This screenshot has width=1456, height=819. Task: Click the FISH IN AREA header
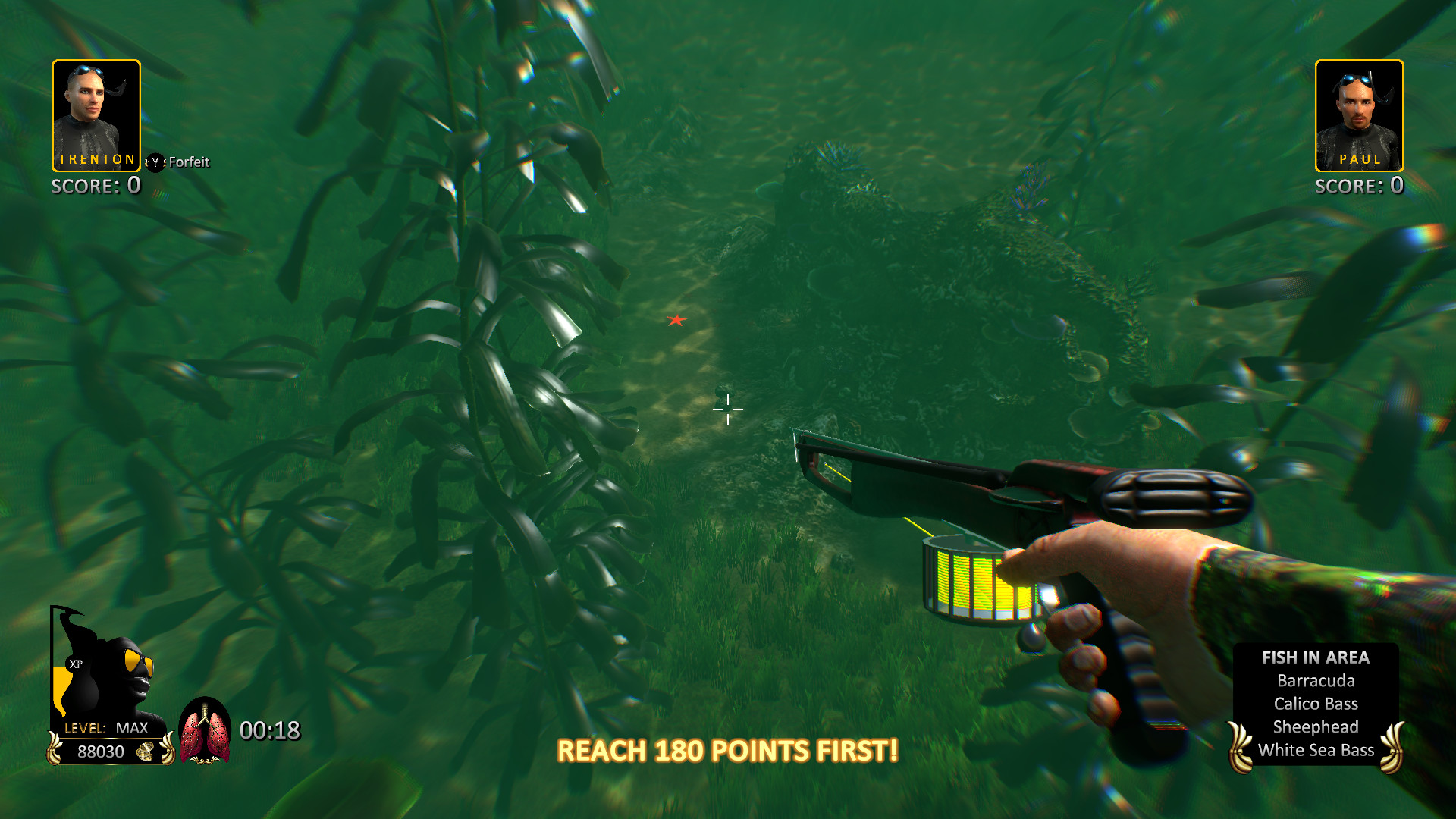pyautogui.click(x=1316, y=657)
